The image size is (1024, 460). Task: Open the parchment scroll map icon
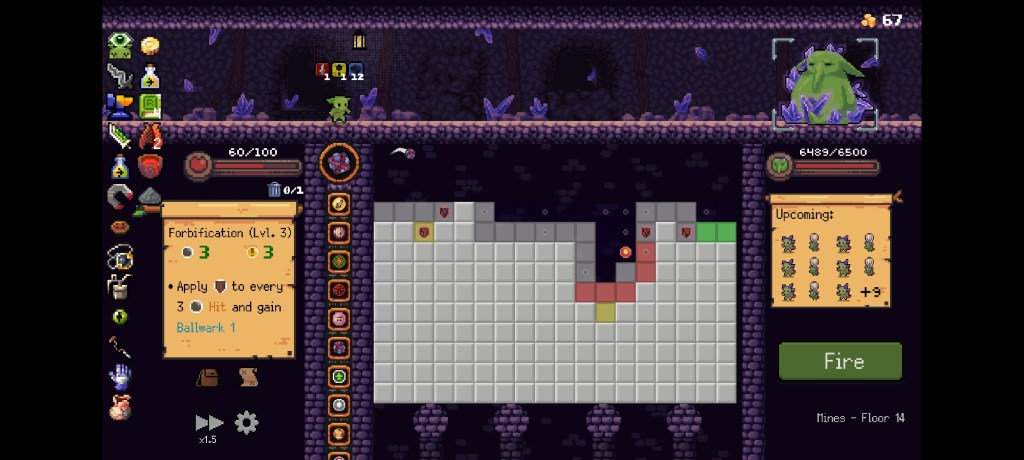pos(248,377)
